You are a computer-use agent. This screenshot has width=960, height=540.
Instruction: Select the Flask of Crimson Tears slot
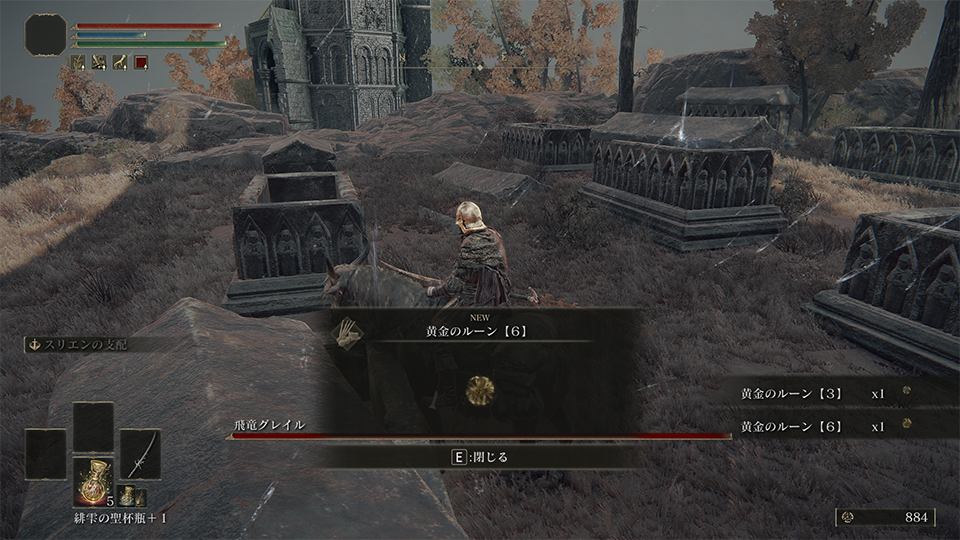point(92,481)
